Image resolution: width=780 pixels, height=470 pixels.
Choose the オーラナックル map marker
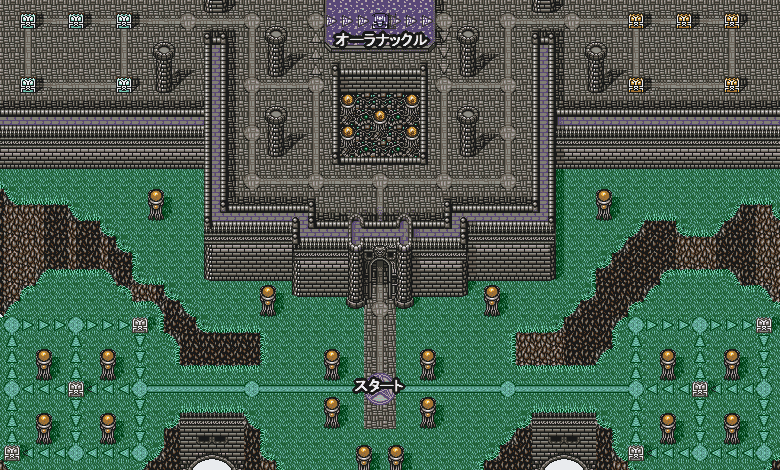(x=380, y=20)
